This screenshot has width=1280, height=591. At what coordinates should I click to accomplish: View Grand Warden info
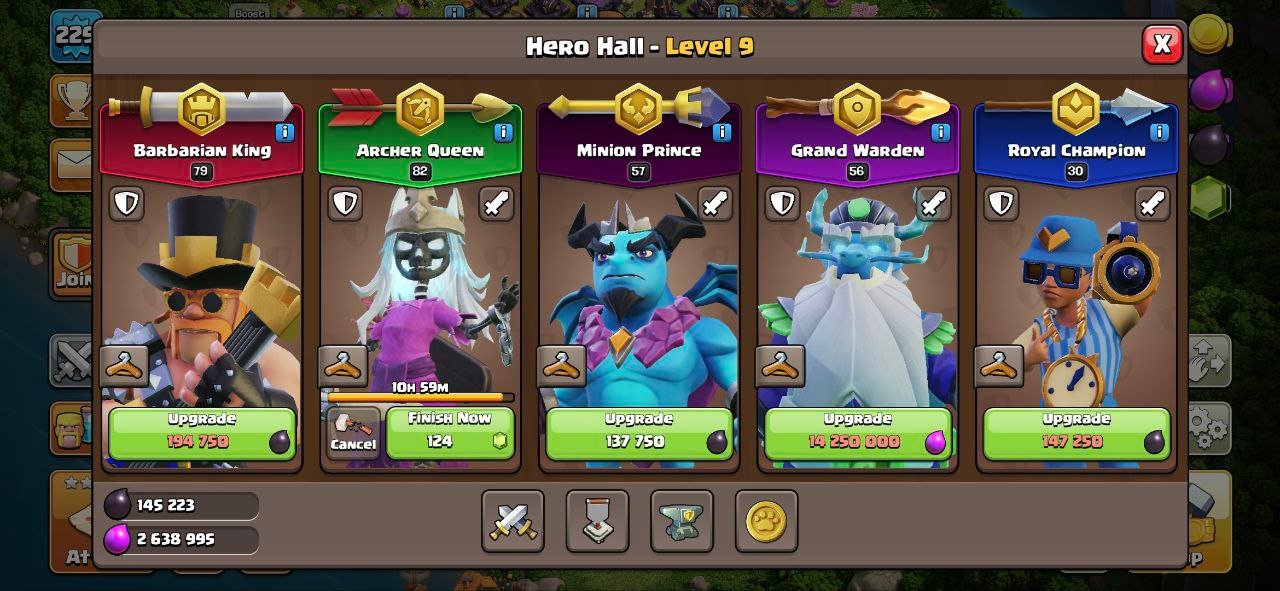[x=941, y=132]
